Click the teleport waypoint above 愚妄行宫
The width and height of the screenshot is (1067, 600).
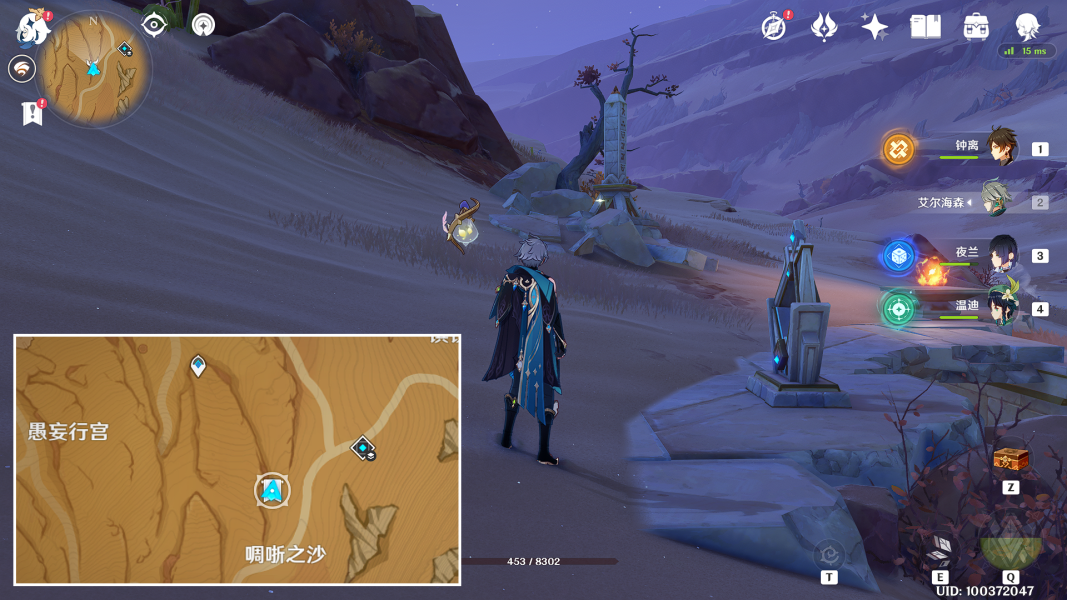pyautogui.click(x=198, y=365)
